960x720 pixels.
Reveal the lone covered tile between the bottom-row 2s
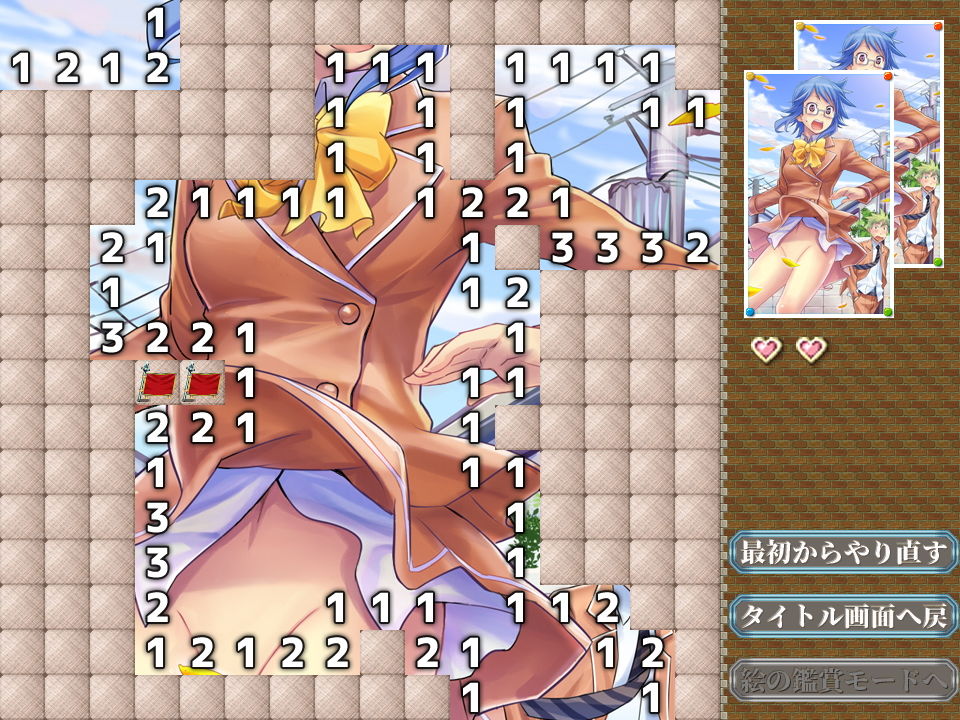(382, 652)
